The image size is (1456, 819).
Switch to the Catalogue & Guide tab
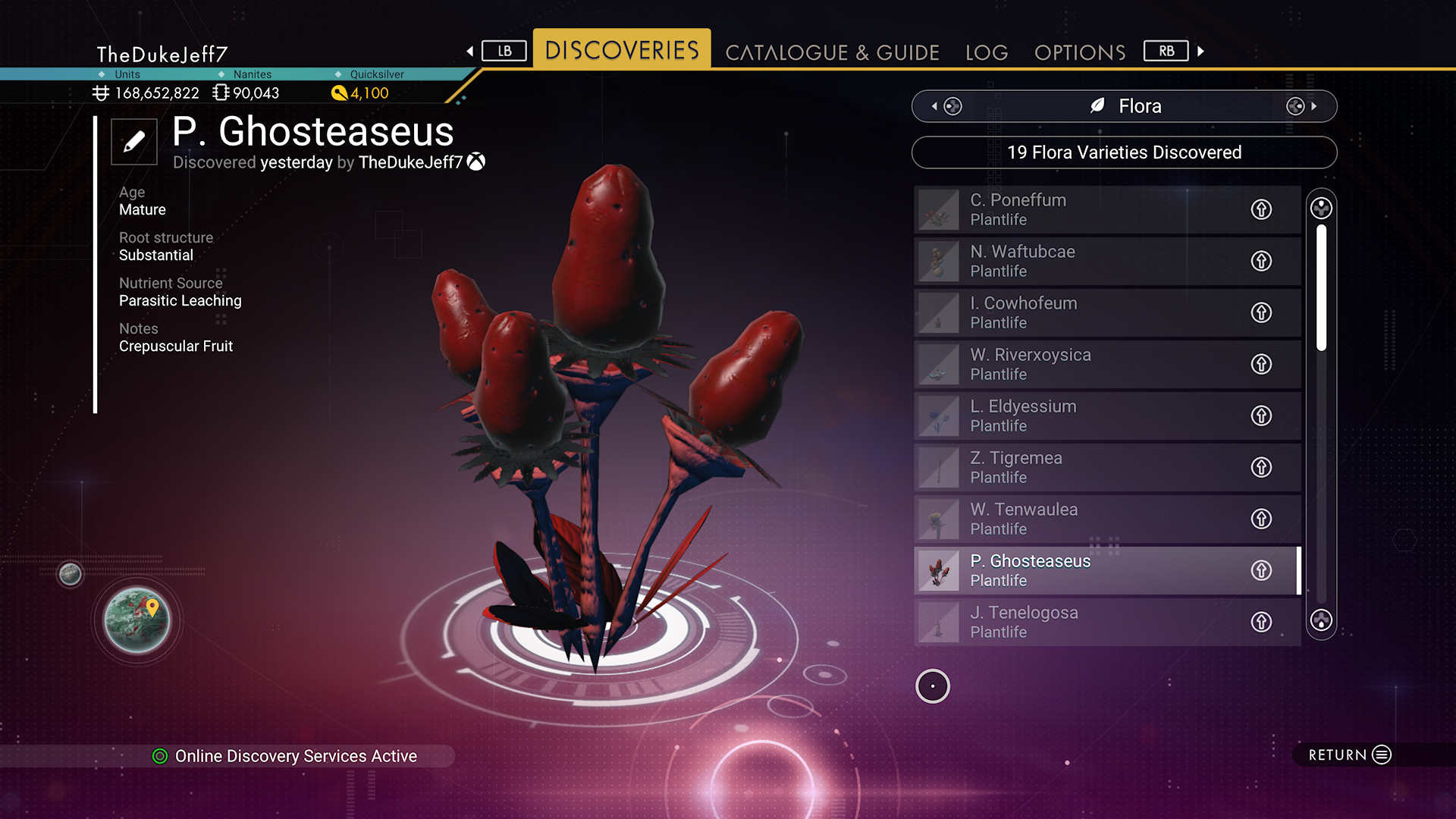(832, 52)
